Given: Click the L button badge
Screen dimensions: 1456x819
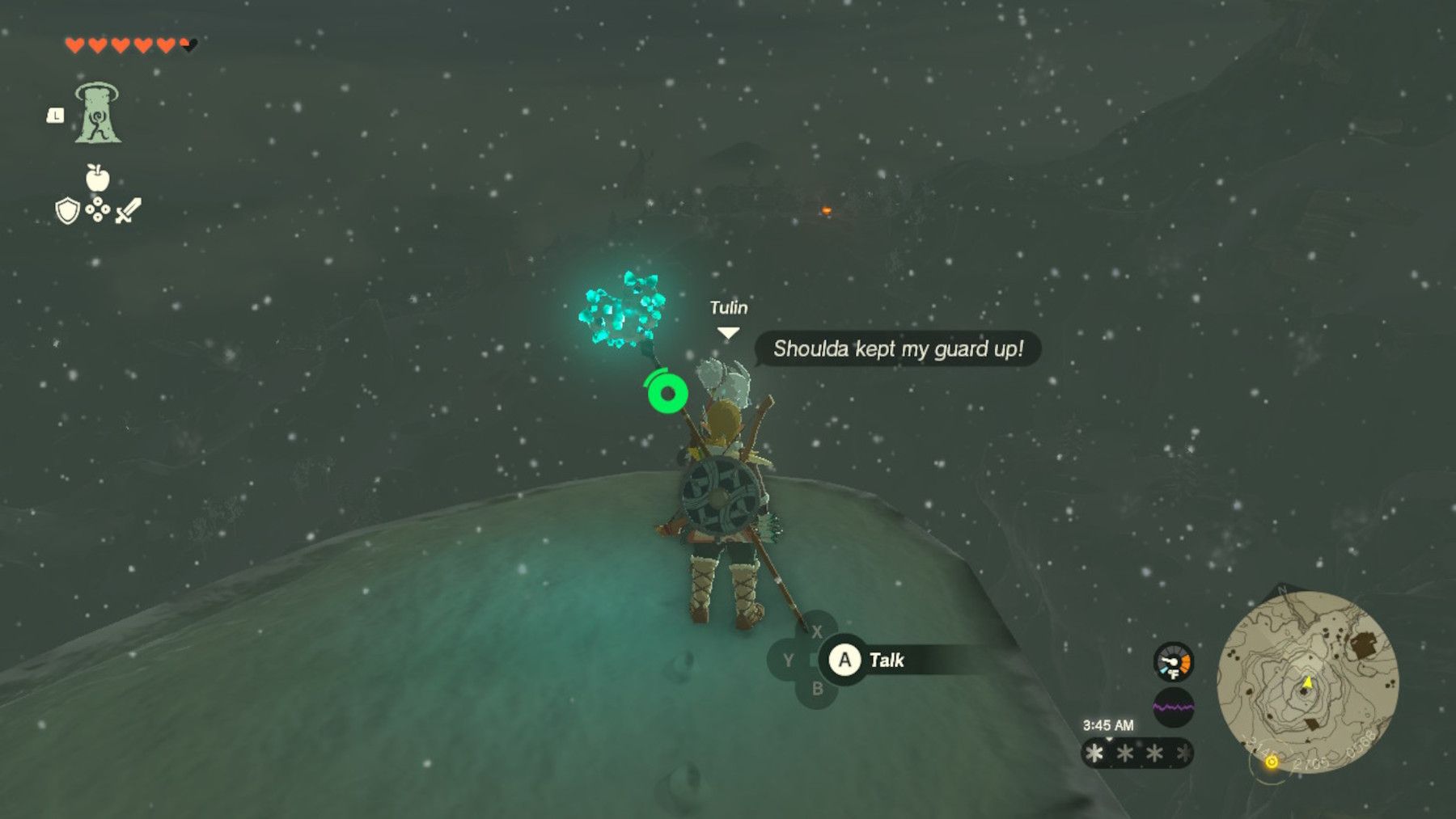Looking at the screenshot, I should point(54,116).
